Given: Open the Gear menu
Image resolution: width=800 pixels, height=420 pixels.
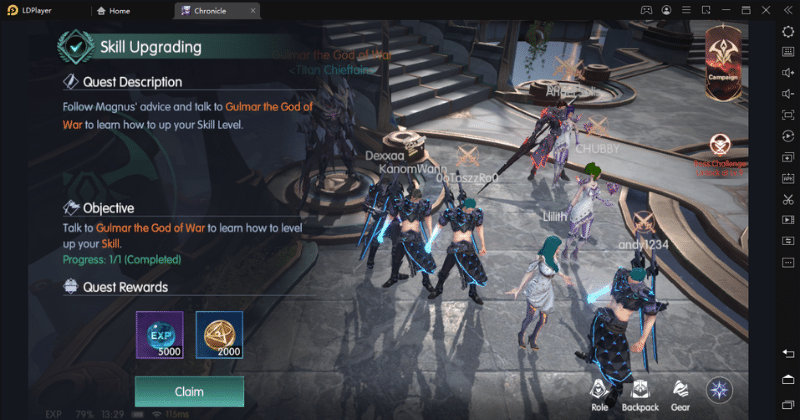Looking at the screenshot, I should [680, 392].
